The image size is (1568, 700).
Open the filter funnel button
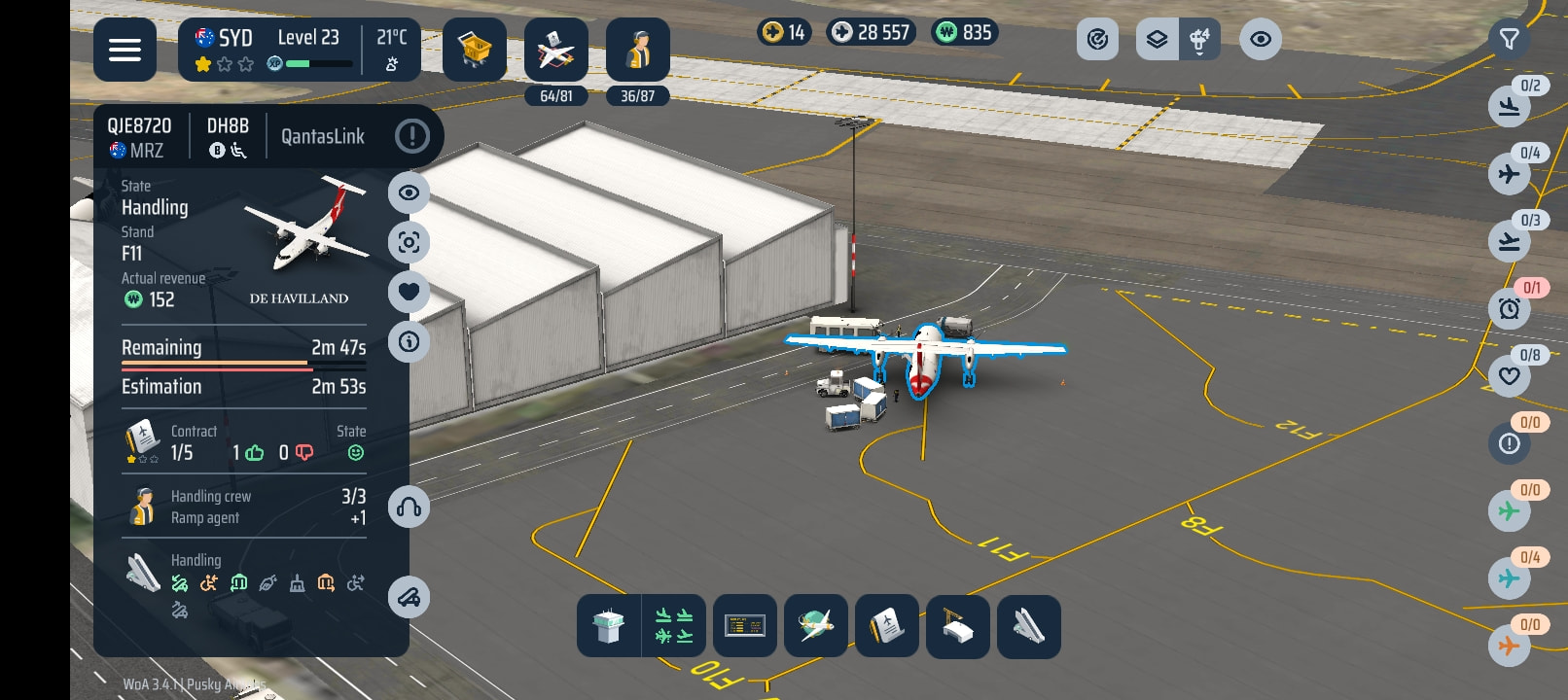tap(1509, 40)
